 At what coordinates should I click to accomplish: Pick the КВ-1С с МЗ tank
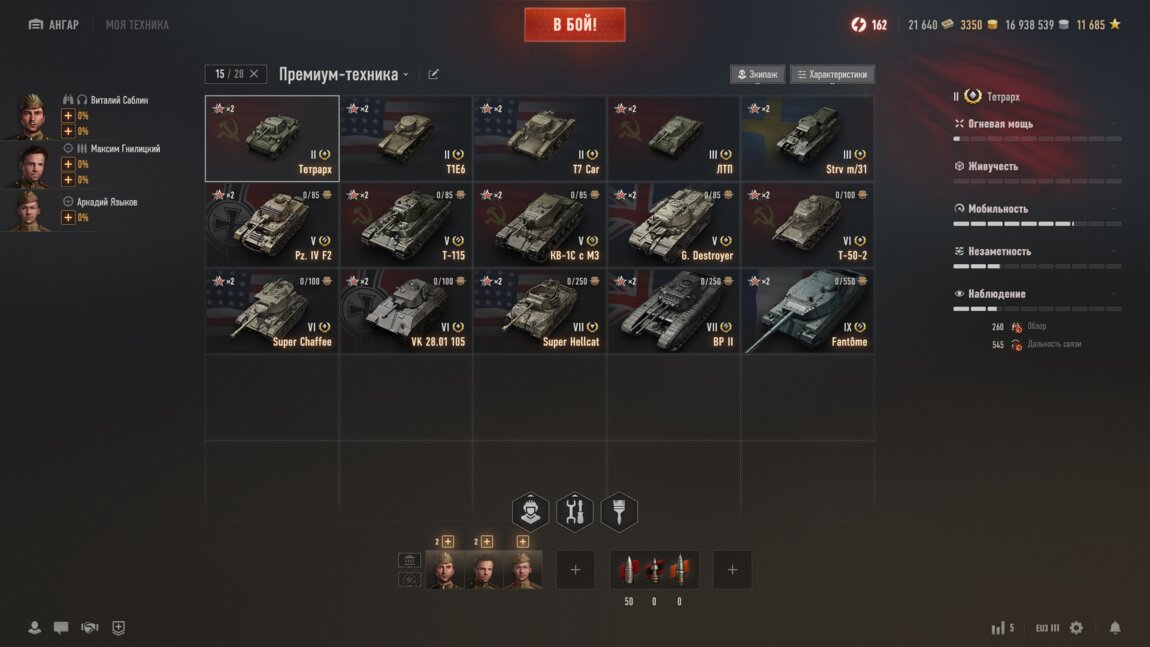click(x=539, y=224)
